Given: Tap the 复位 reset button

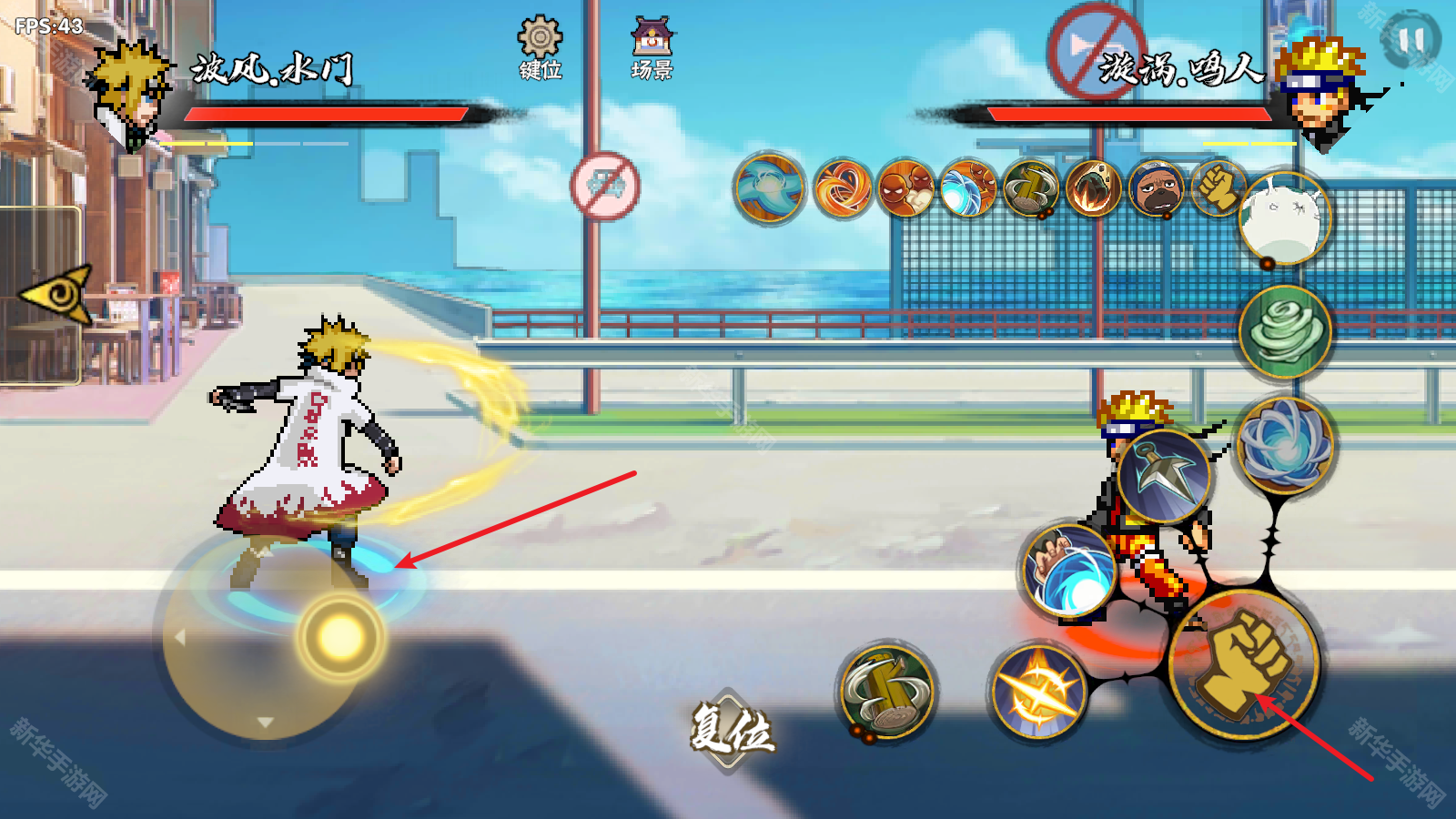Looking at the screenshot, I should [731, 729].
